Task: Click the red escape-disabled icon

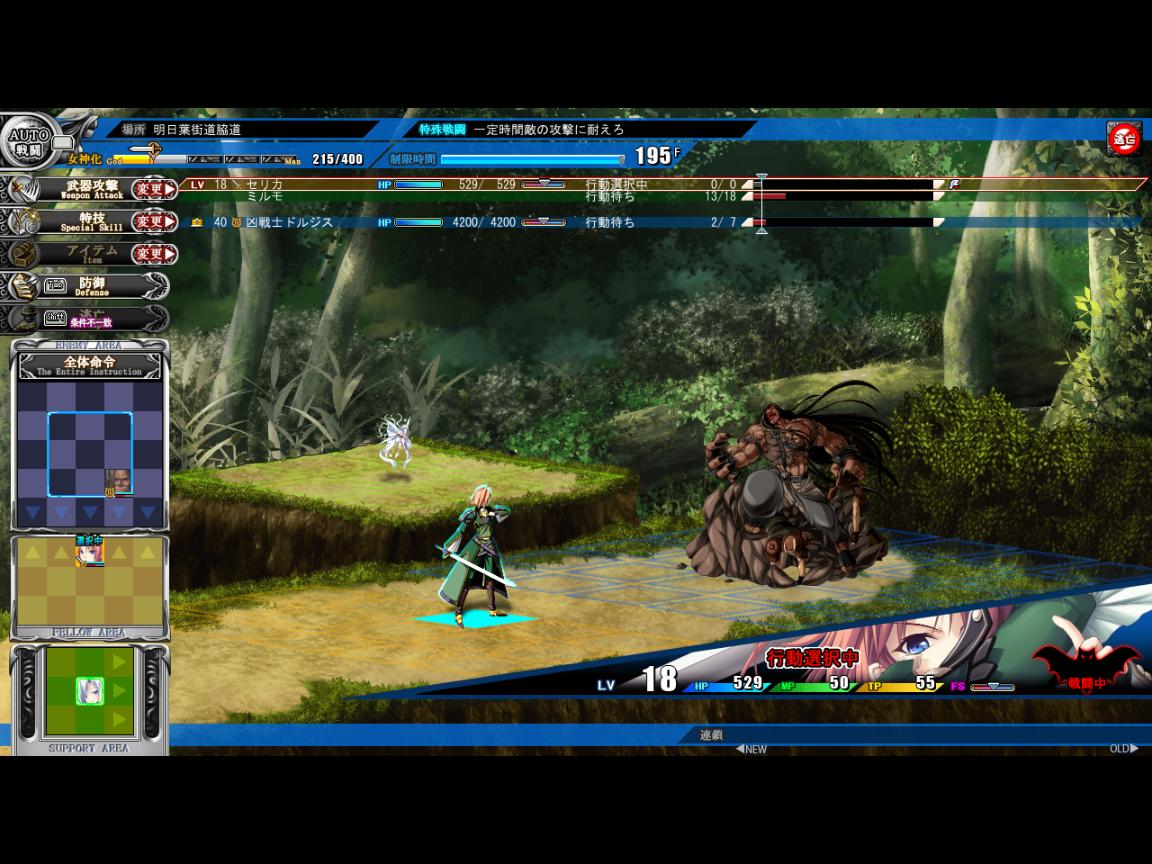Action: [x=1123, y=140]
